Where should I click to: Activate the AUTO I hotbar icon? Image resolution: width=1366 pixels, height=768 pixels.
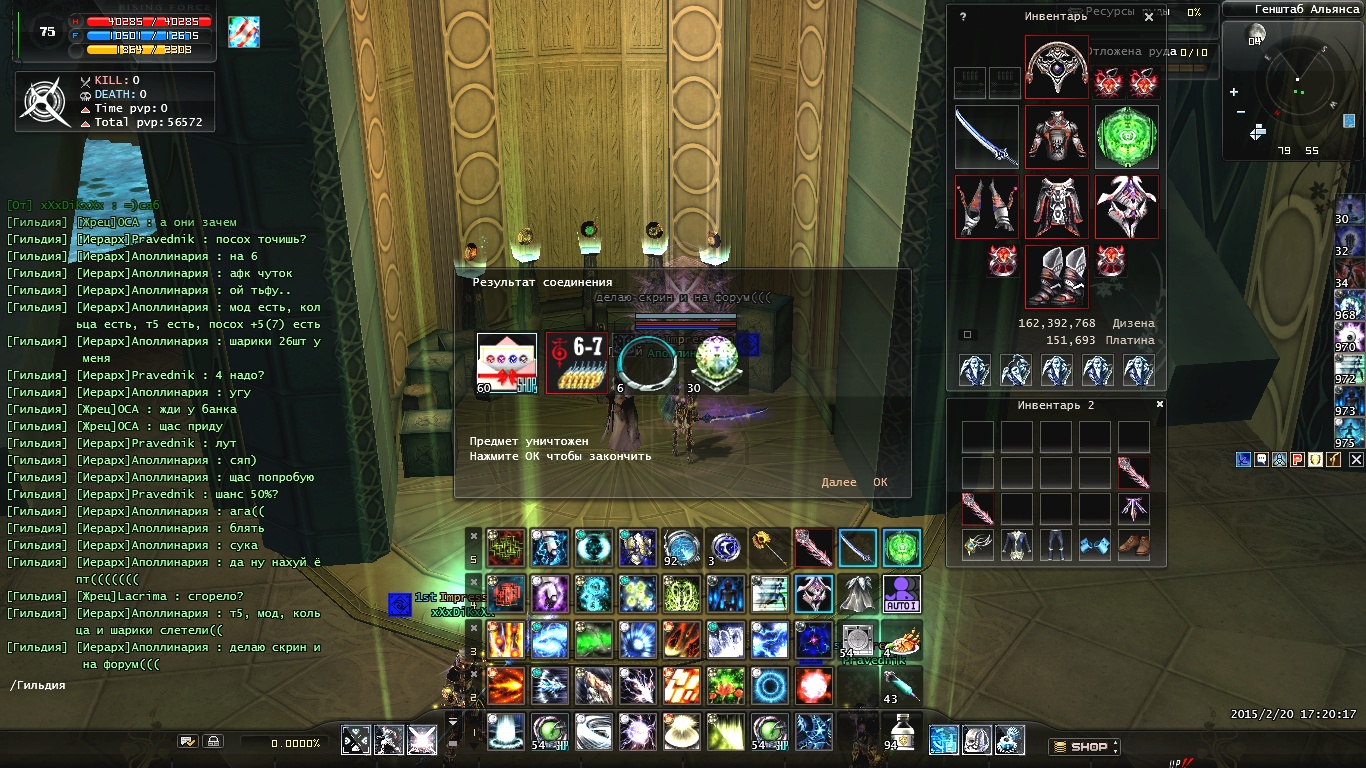pos(901,594)
